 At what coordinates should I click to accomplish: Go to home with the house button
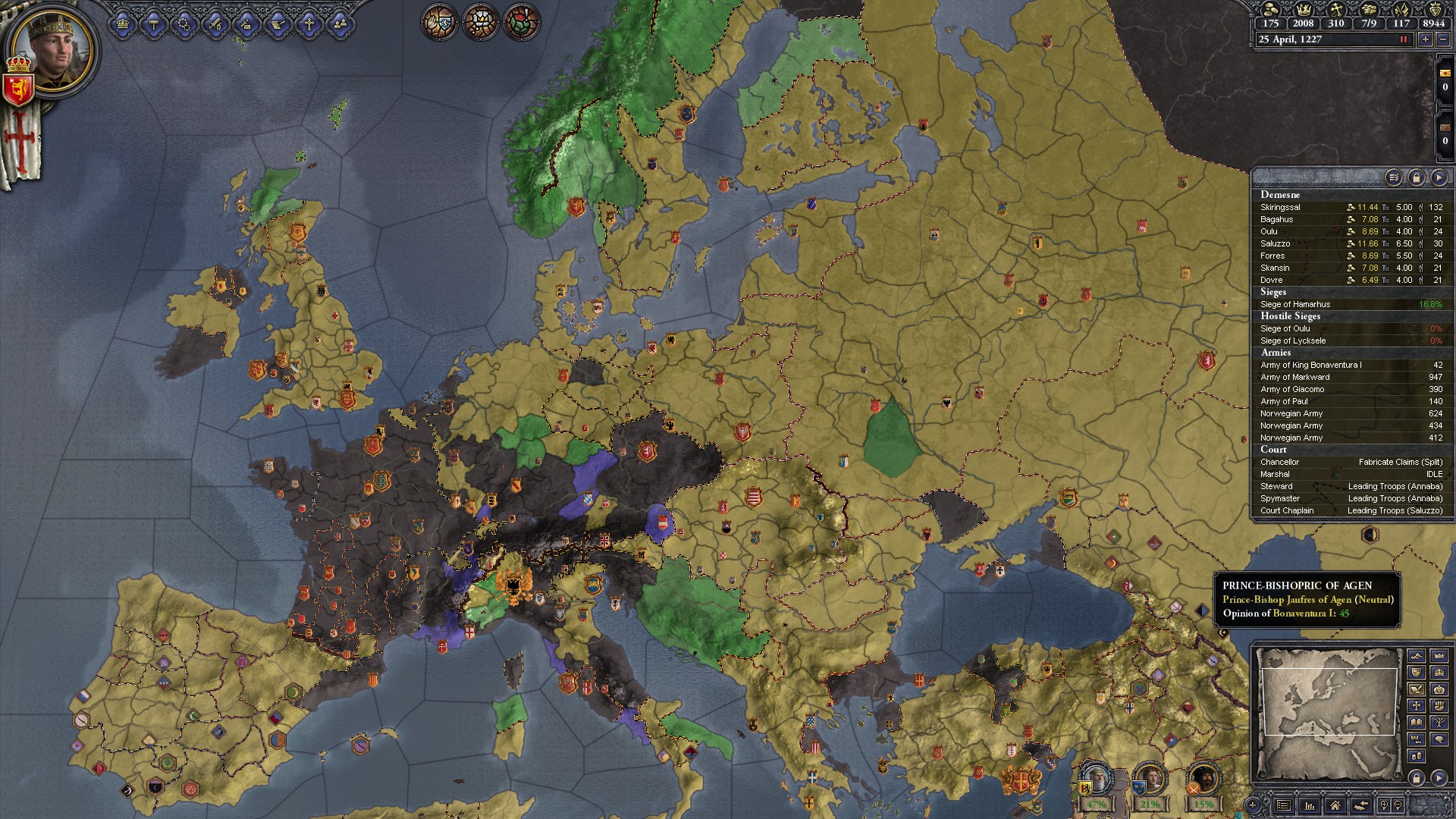tap(1335, 805)
